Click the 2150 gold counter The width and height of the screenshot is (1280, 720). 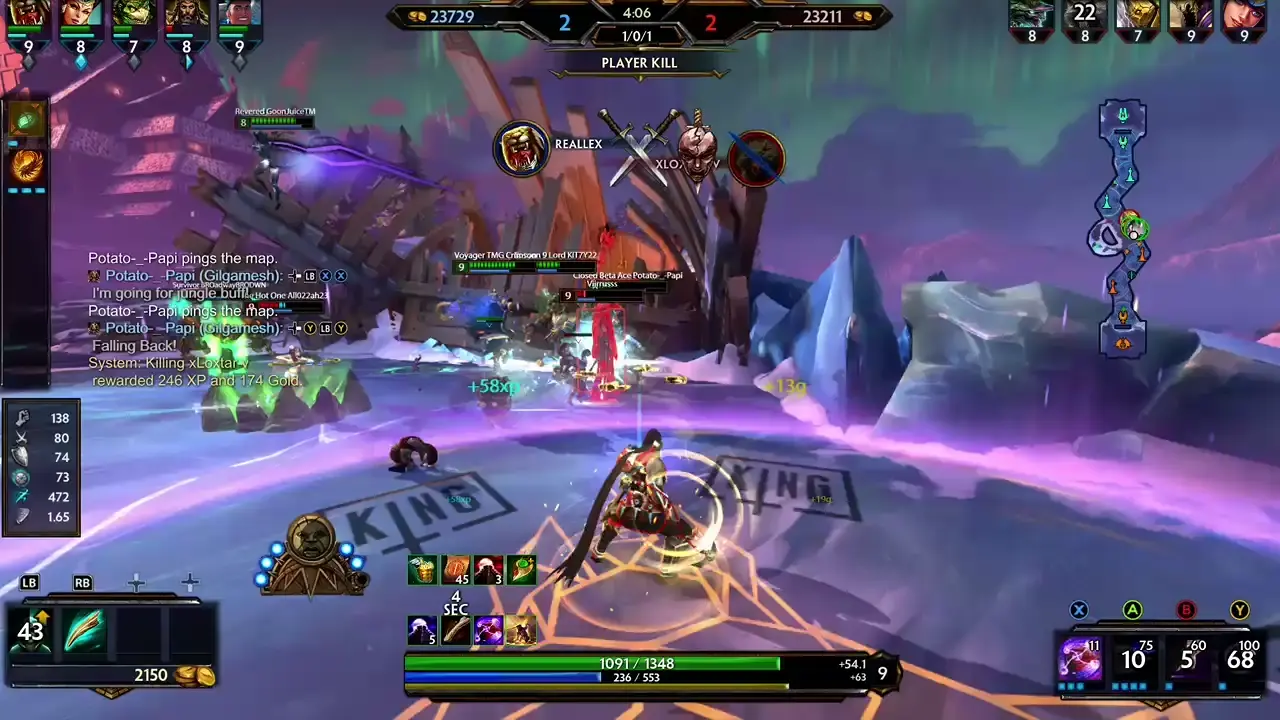click(151, 675)
